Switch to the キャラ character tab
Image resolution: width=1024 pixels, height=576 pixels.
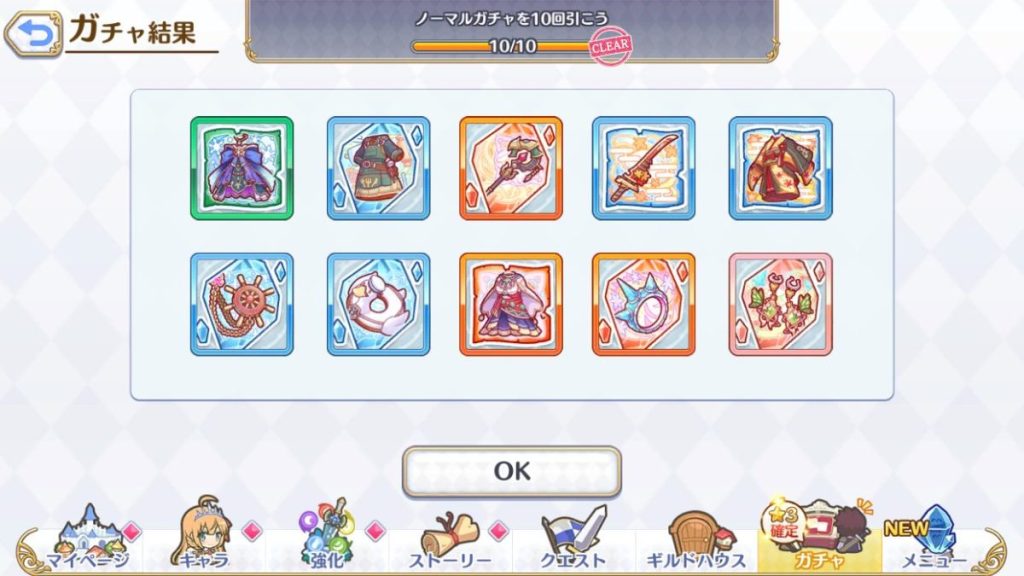click(204, 538)
